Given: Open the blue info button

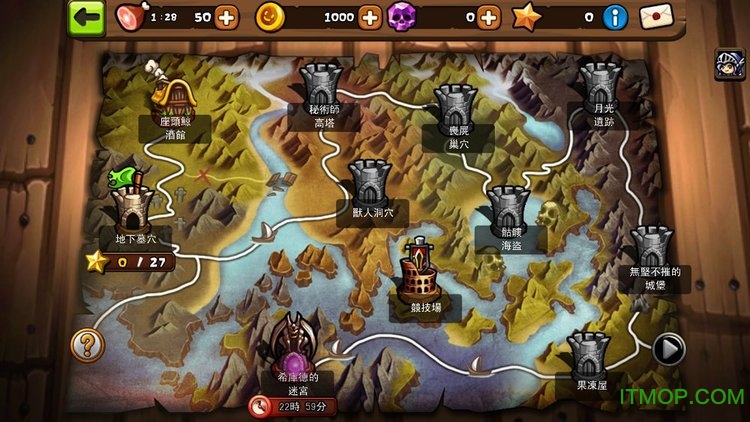Looking at the screenshot, I should click(x=617, y=17).
